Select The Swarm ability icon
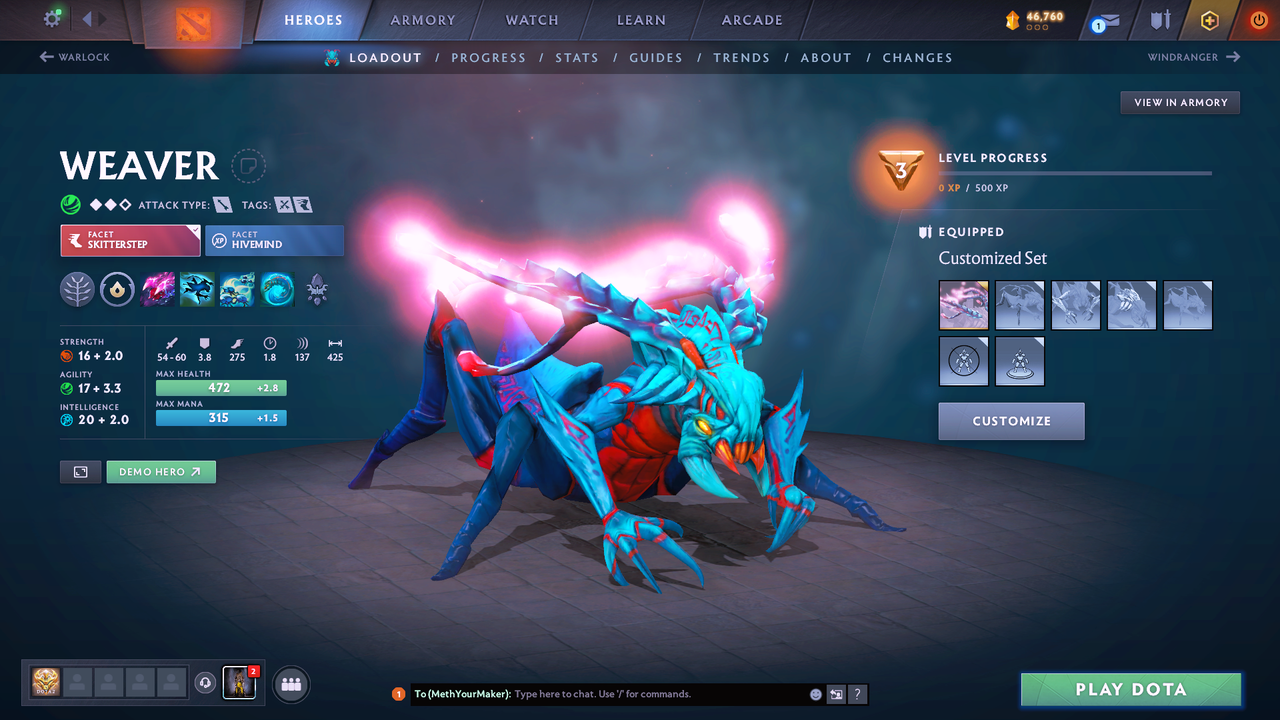 (237, 289)
